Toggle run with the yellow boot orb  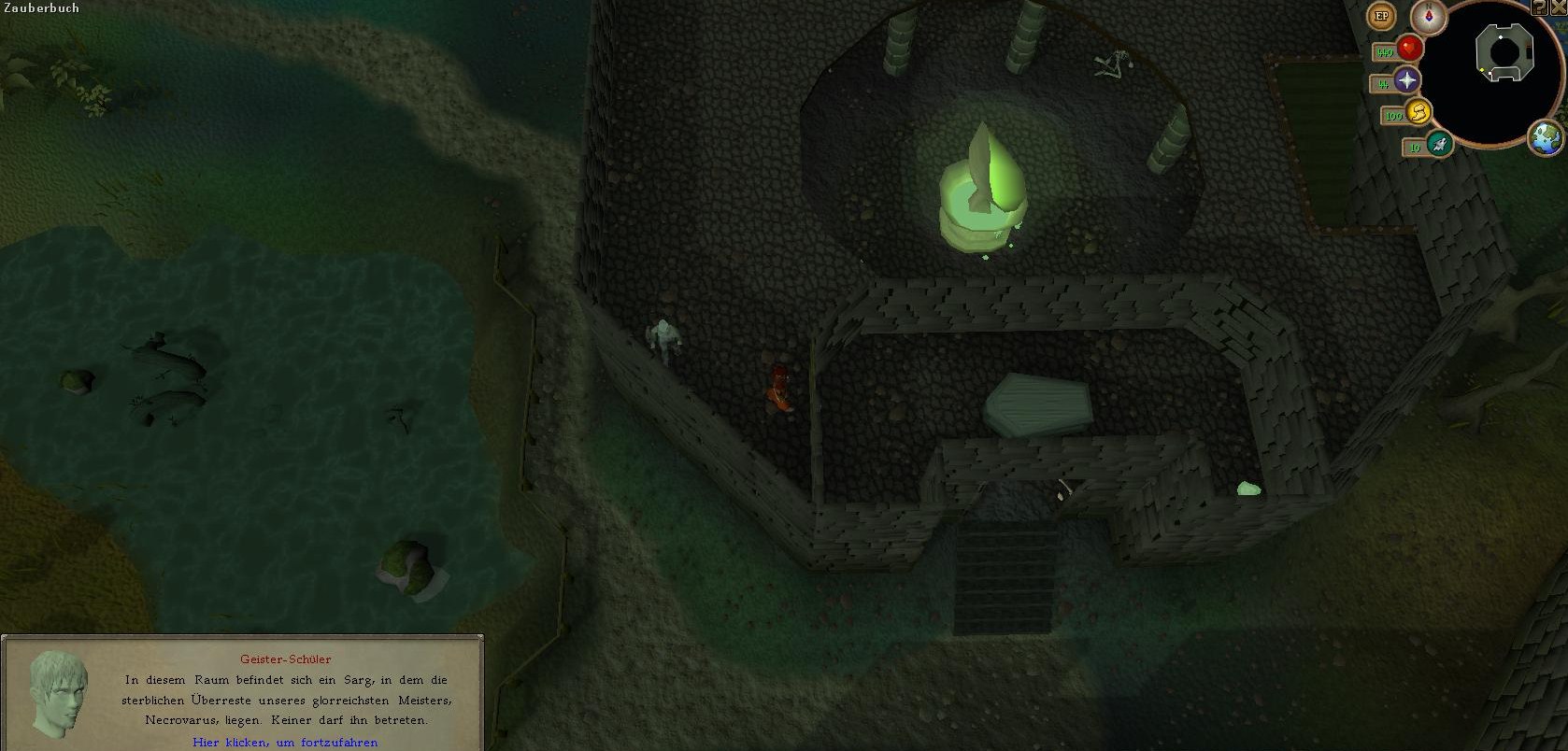[x=1418, y=113]
